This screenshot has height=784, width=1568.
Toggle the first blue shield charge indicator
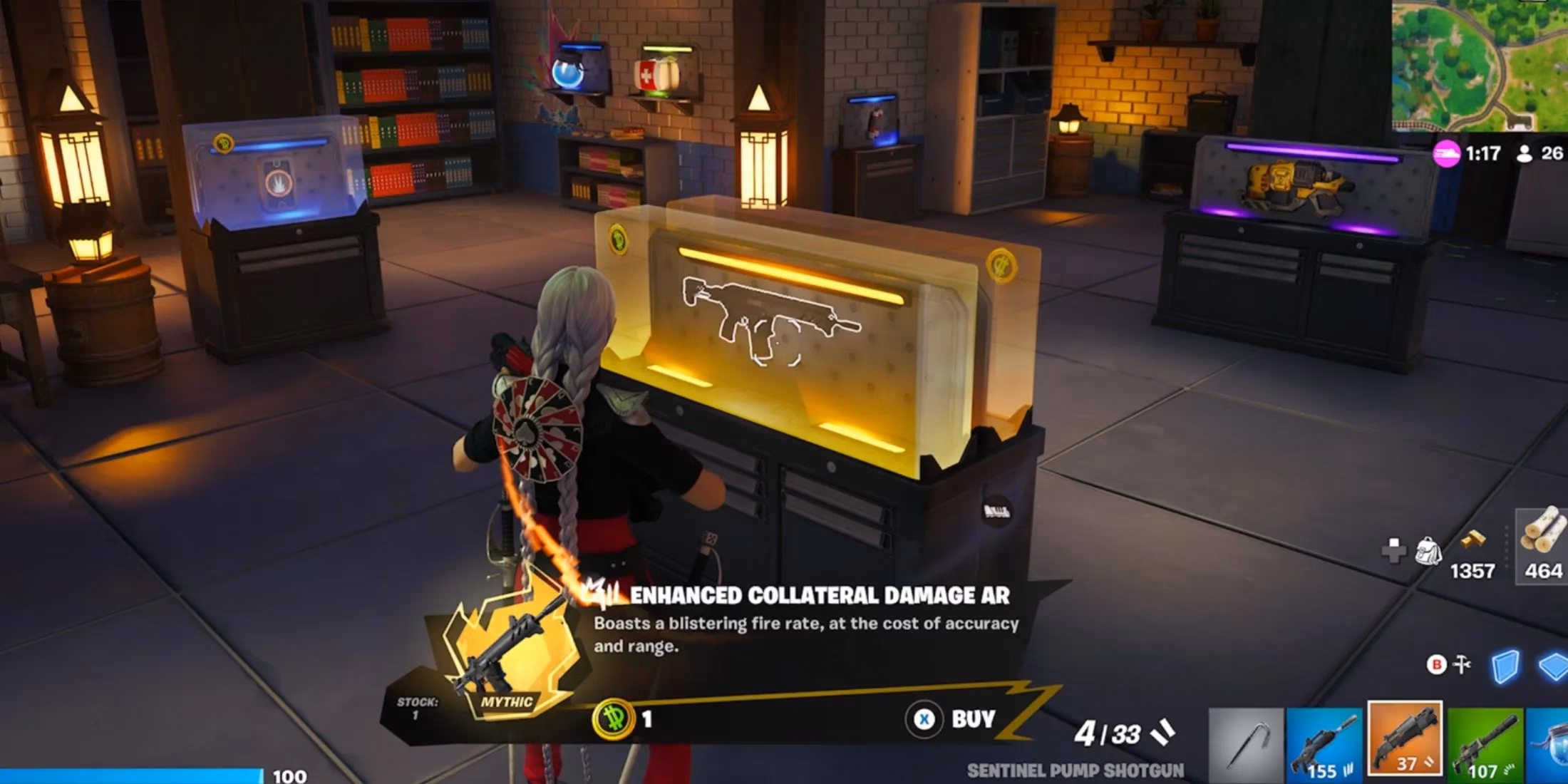(x=1506, y=666)
